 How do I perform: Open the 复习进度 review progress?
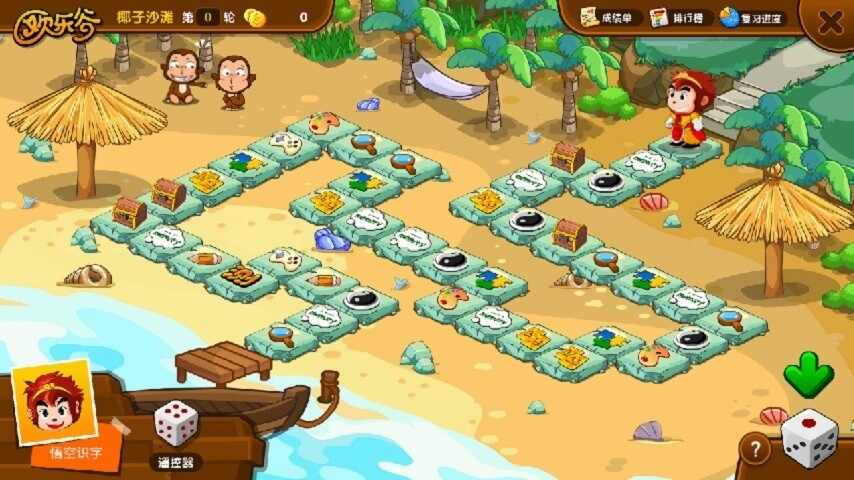tap(753, 18)
